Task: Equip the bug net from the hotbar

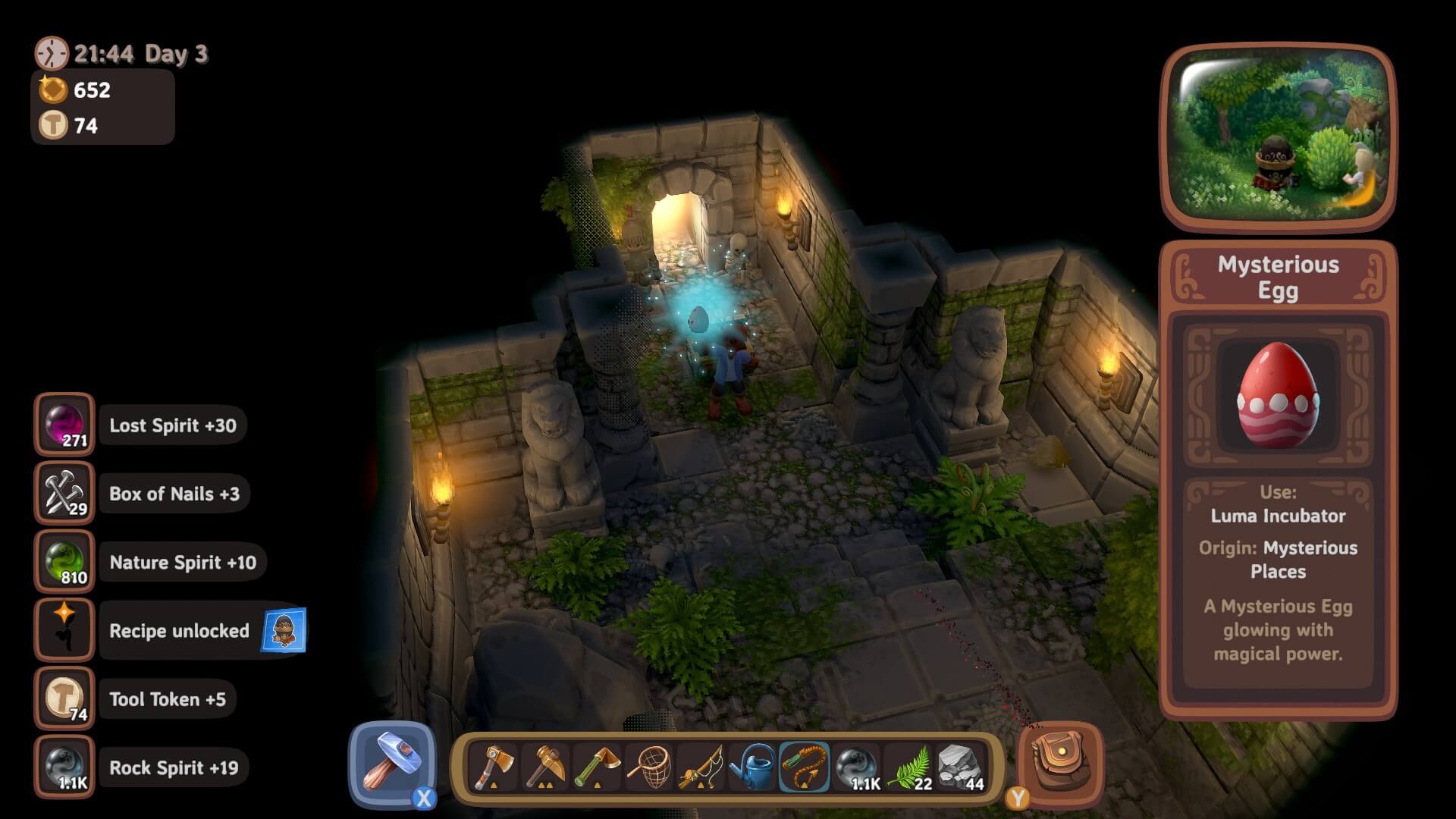Action: point(649,767)
